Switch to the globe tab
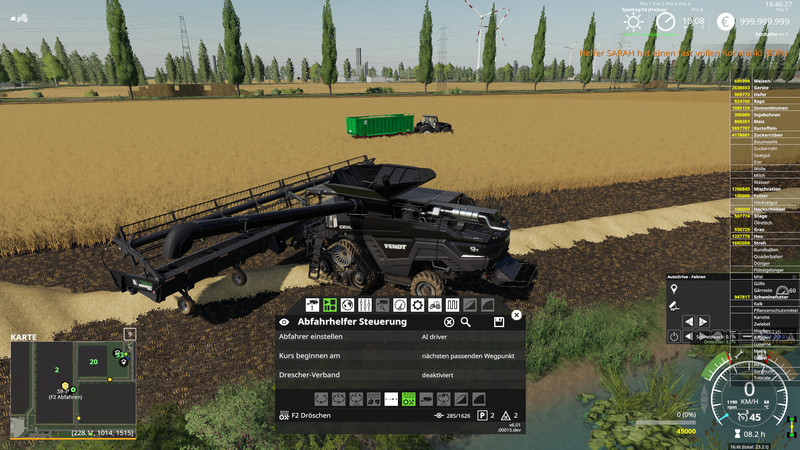Viewport: 800px width, 450px height. [347, 304]
